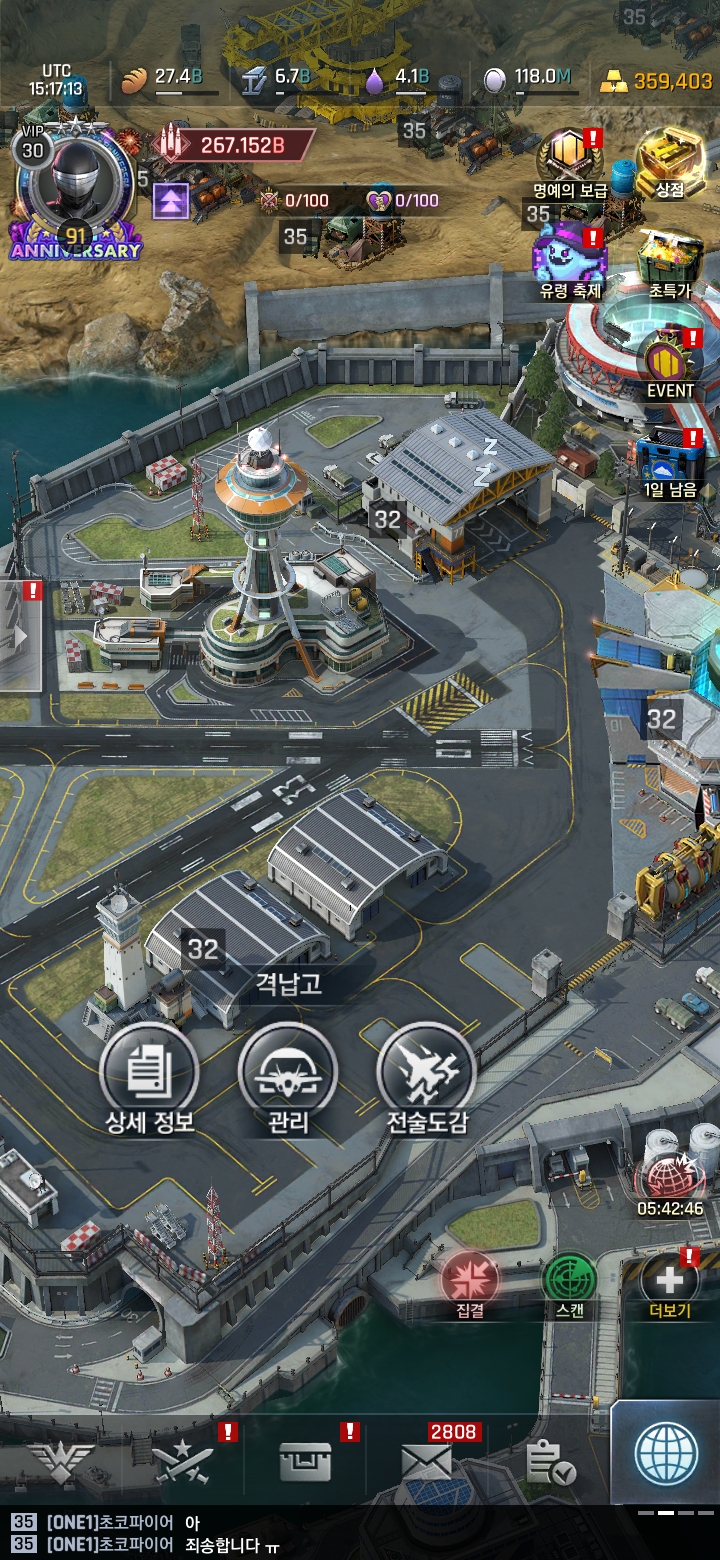This screenshot has width=720, height=1560.
Task: Activate the 집결 rally button
Action: [470, 1280]
